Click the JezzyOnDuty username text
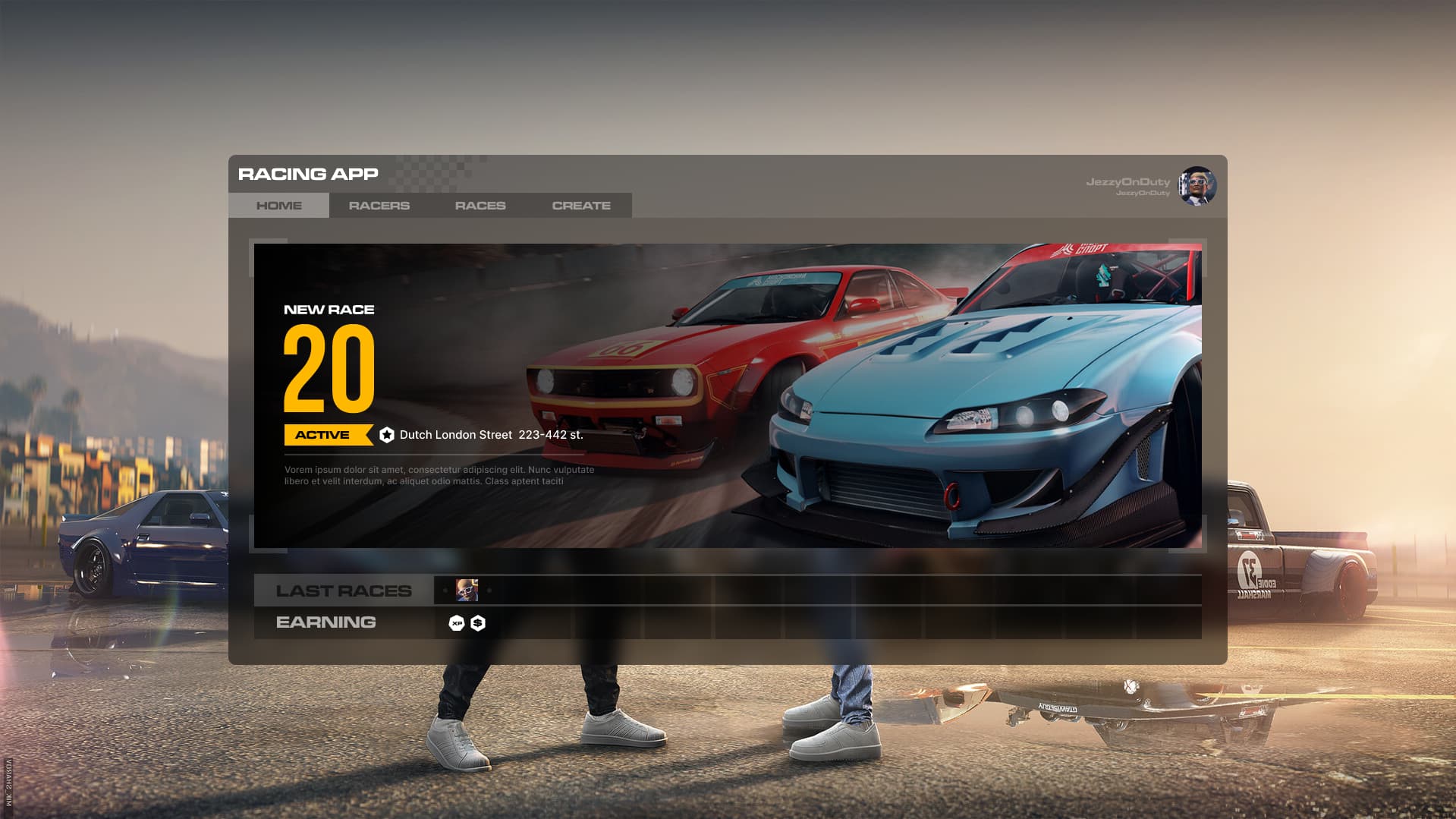Viewport: 1456px width, 819px height. (x=1128, y=181)
